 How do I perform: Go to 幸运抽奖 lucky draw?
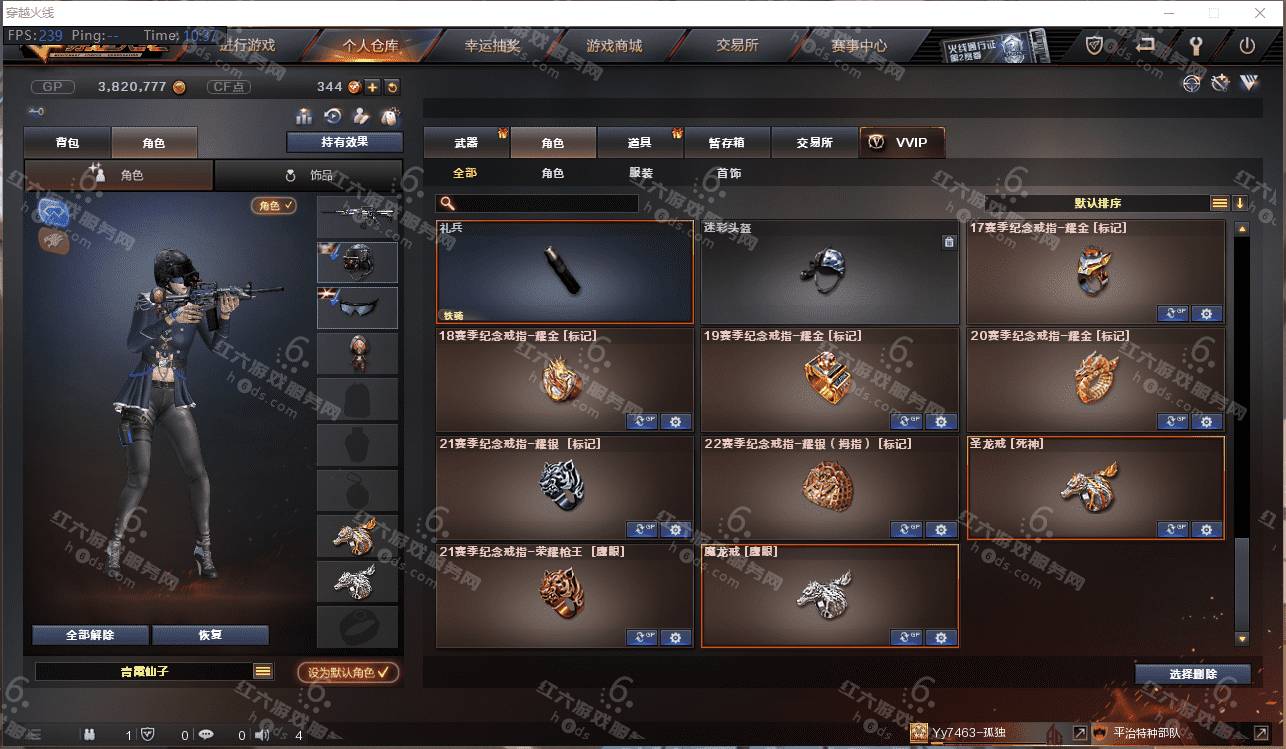point(492,45)
